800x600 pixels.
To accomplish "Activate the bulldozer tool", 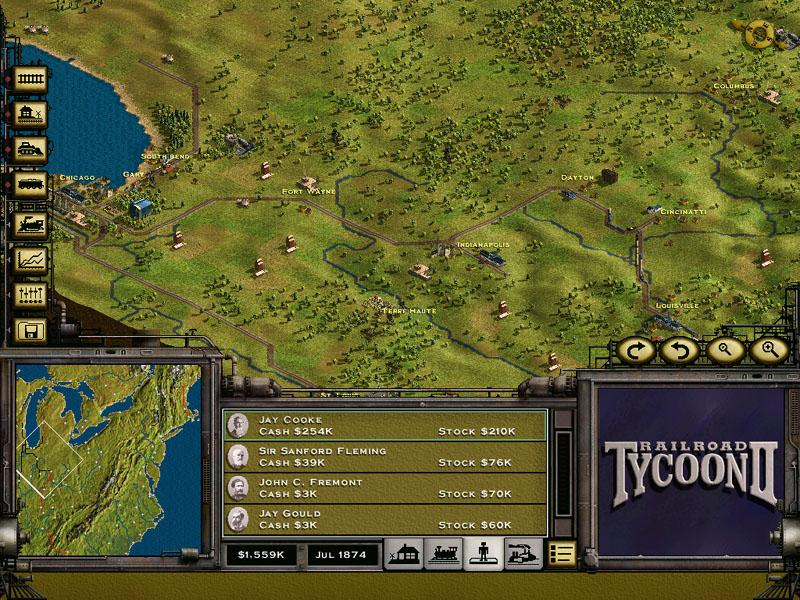I will point(31,150).
